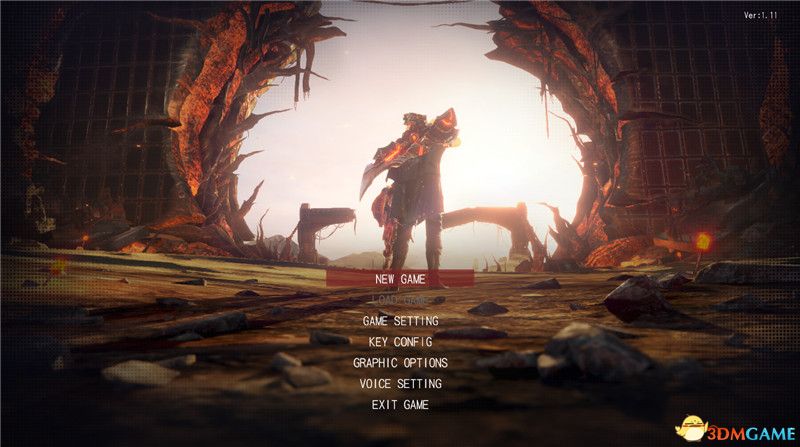Select the greyed-out Load Game entry

tap(400, 300)
